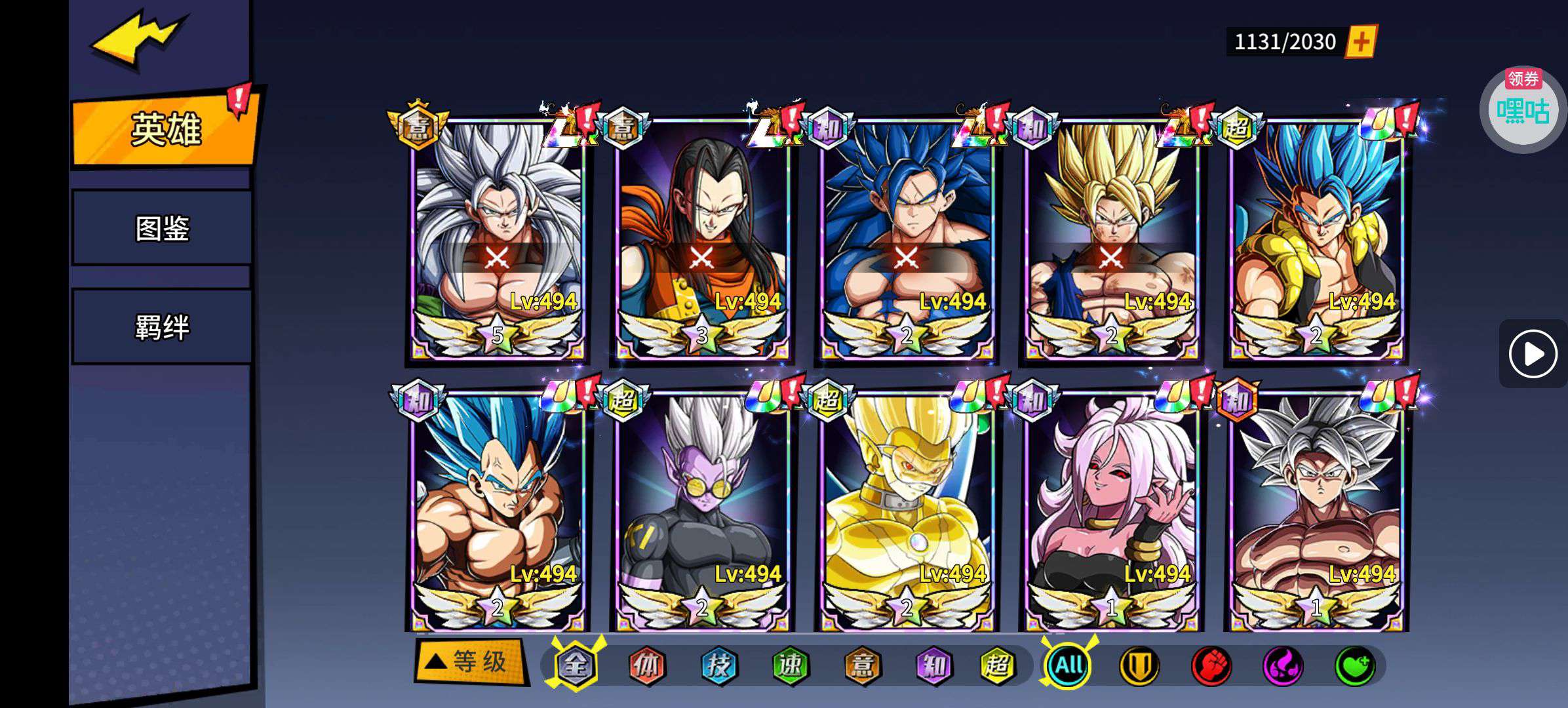
Task: Expand hero capacity with the plus button
Action: [x=1361, y=42]
